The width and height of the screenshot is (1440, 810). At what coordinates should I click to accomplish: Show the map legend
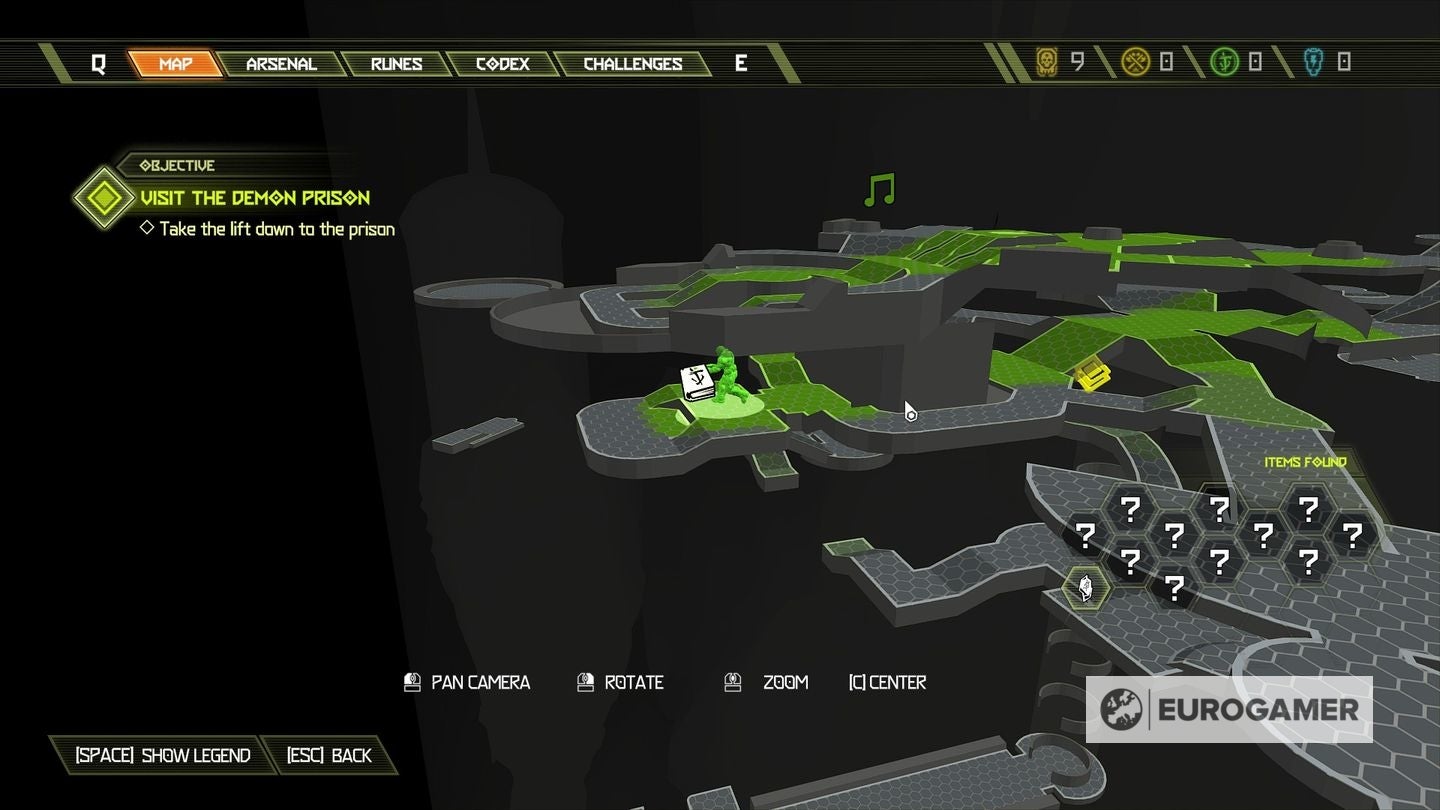coord(163,755)
